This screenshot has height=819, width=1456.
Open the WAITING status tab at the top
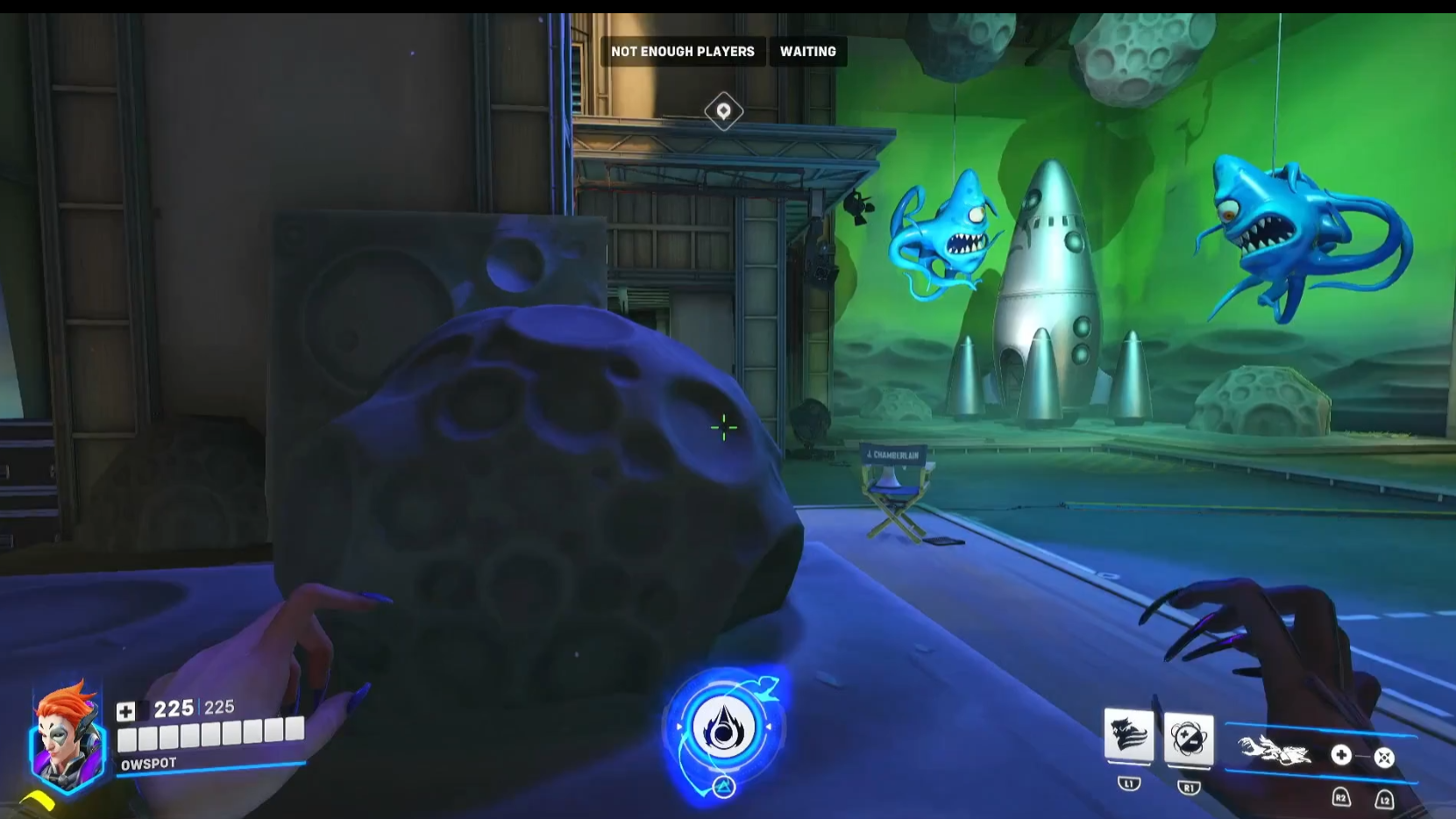coord(806,51)
